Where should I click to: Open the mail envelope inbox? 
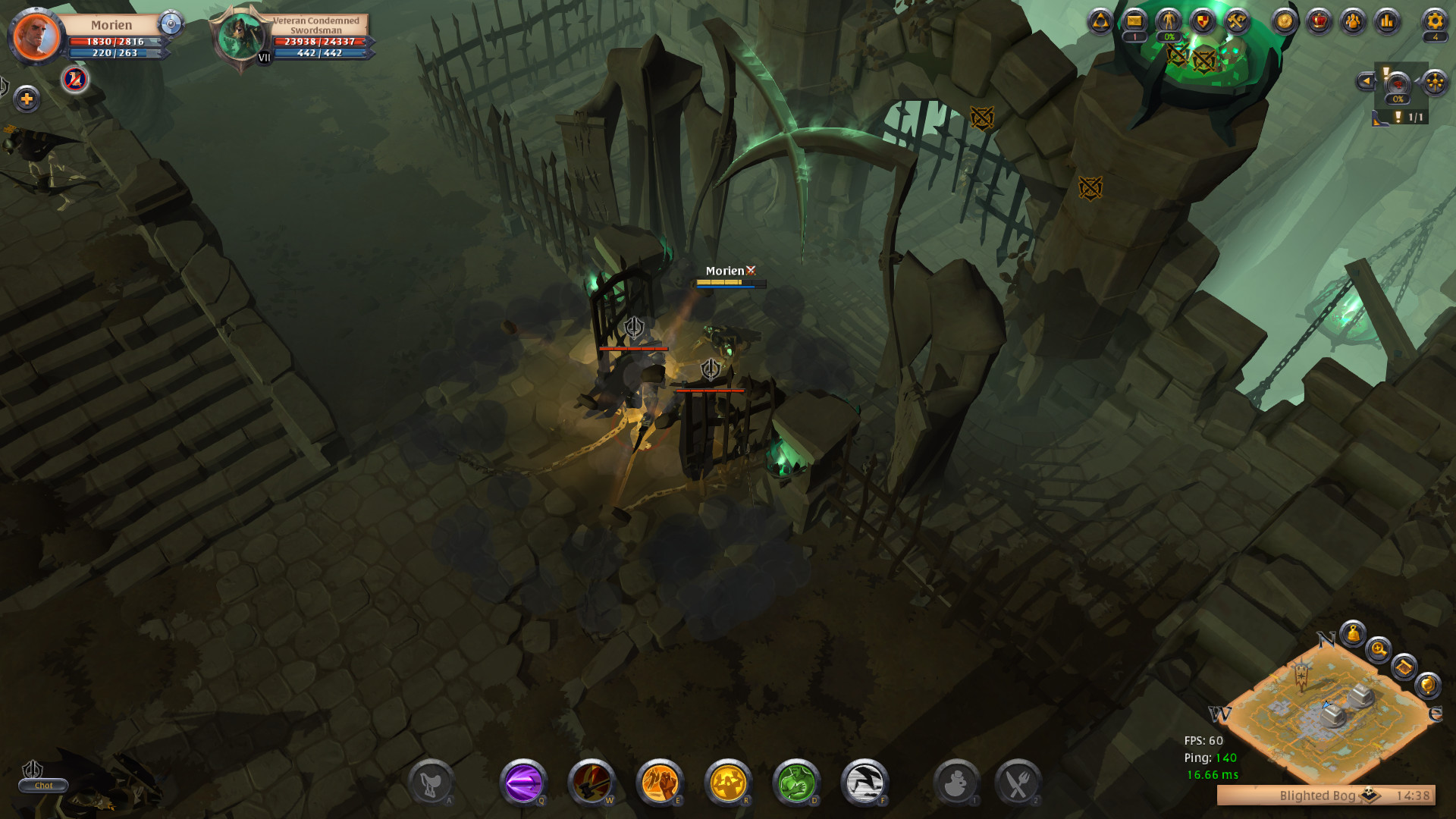1134,21
